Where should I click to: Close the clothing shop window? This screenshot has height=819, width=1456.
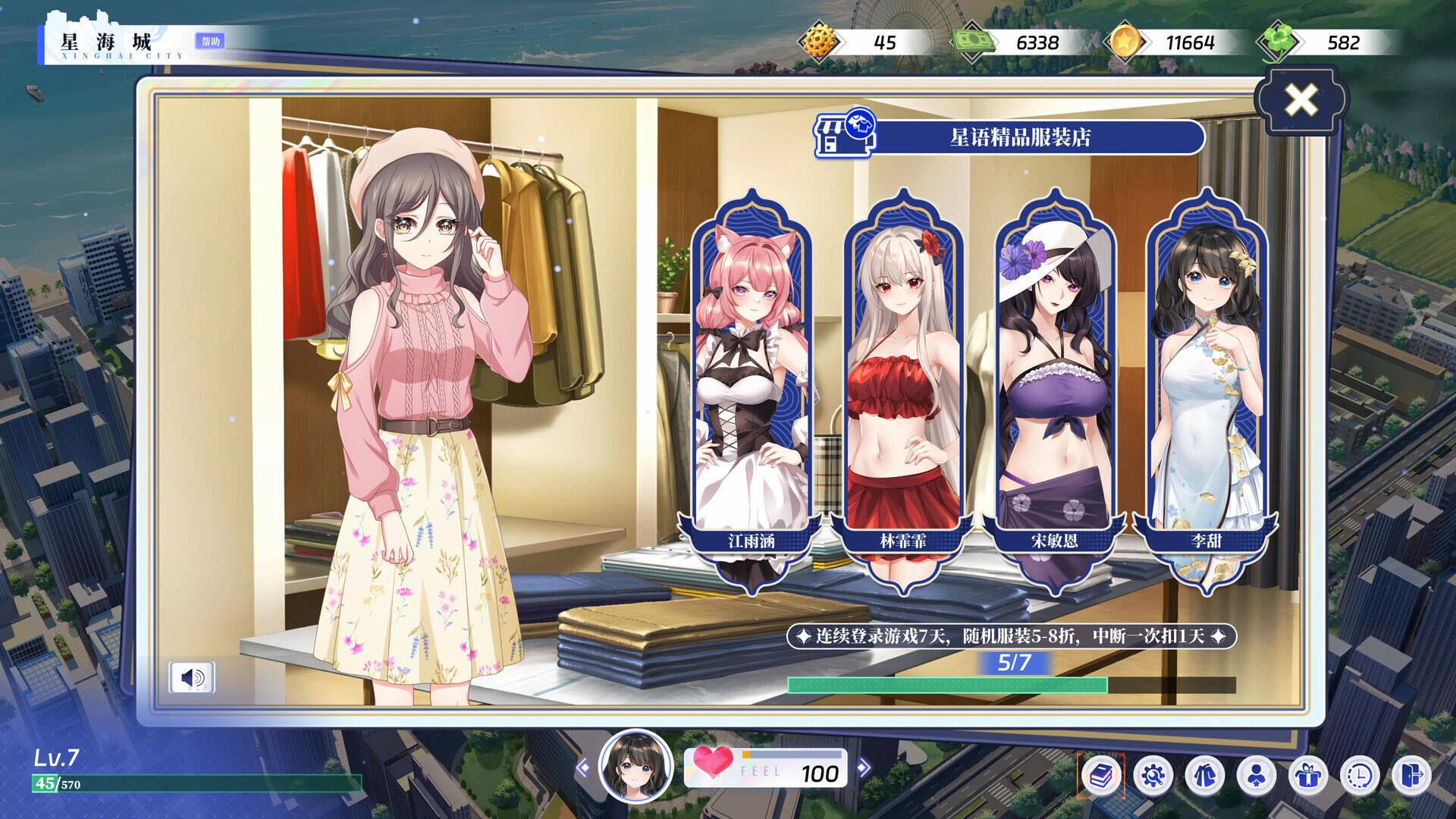click(x=1301, y=100)
